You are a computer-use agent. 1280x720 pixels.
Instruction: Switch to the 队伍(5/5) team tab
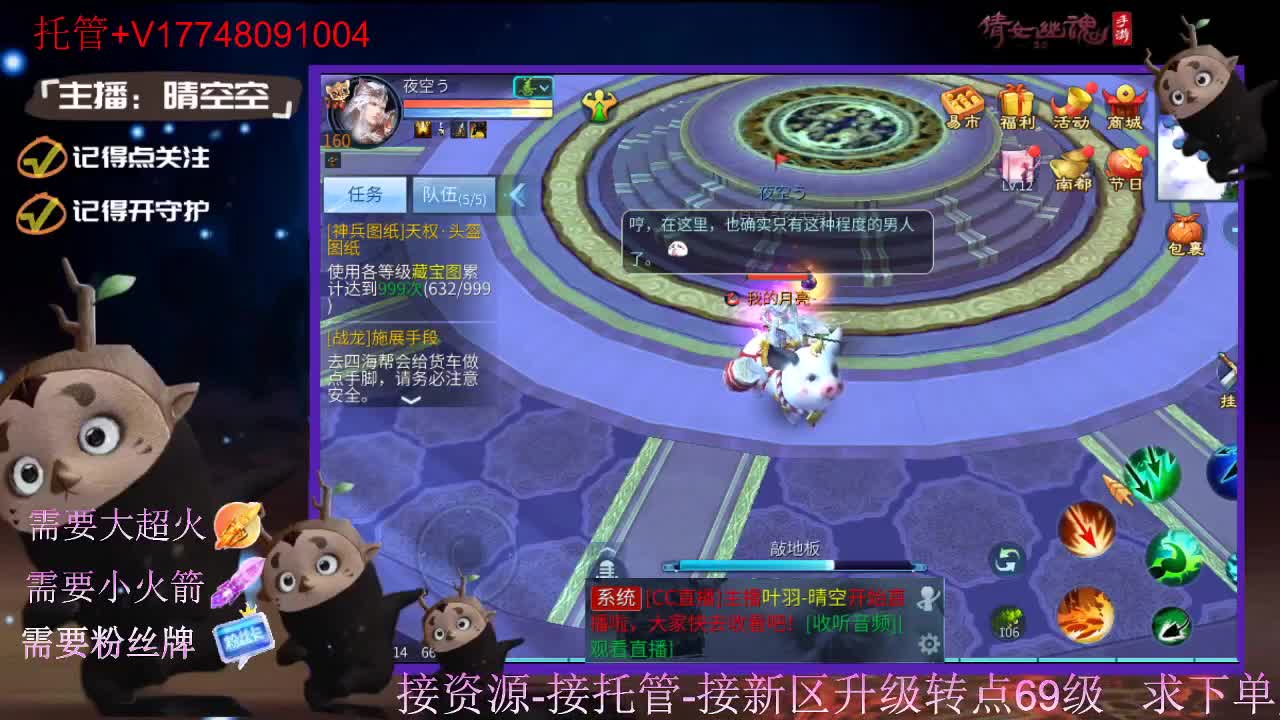click(x=454, y=196)
